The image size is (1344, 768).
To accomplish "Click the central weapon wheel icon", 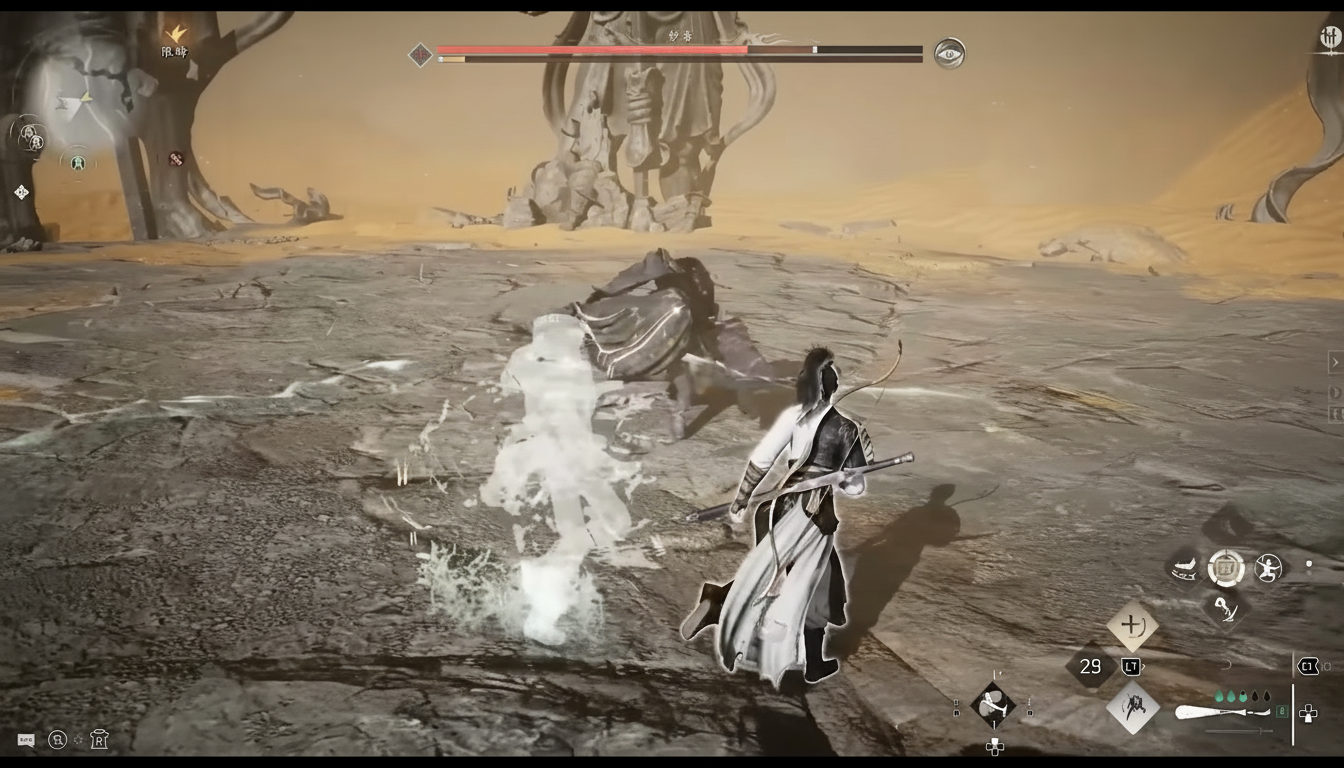I will coord(1224,567).
